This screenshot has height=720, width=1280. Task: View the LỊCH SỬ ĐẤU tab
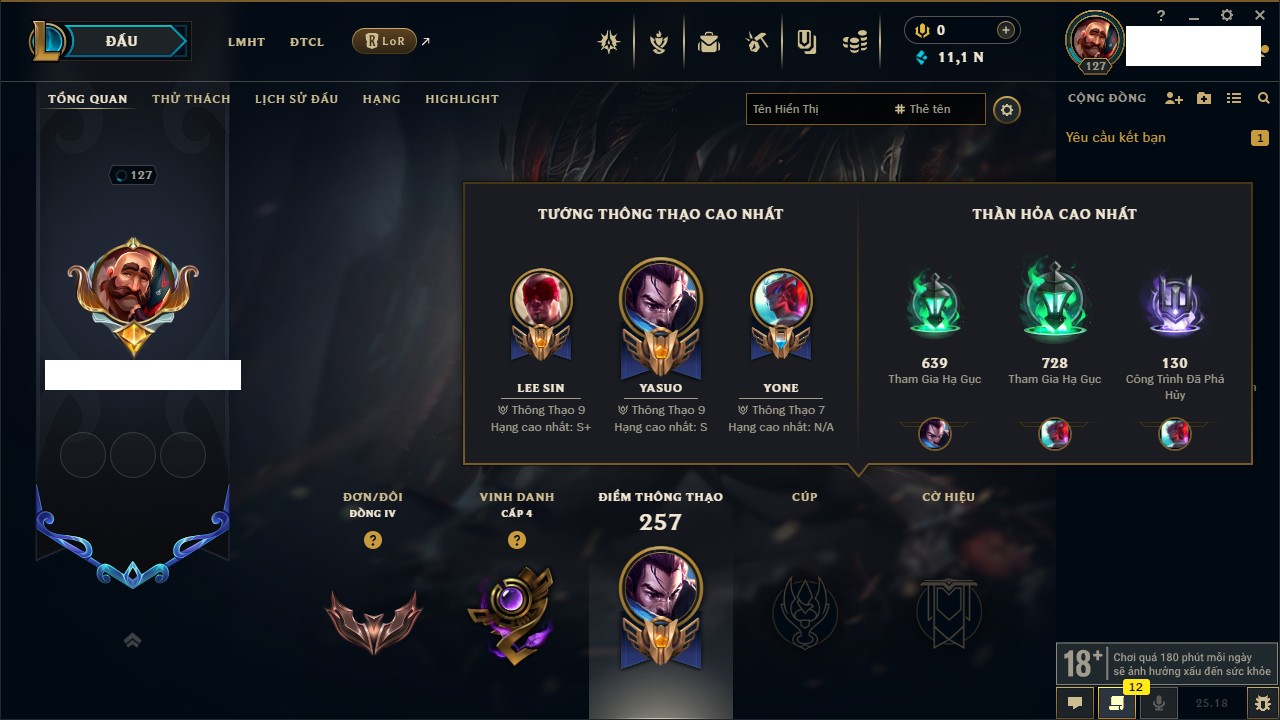click(296, 99)
